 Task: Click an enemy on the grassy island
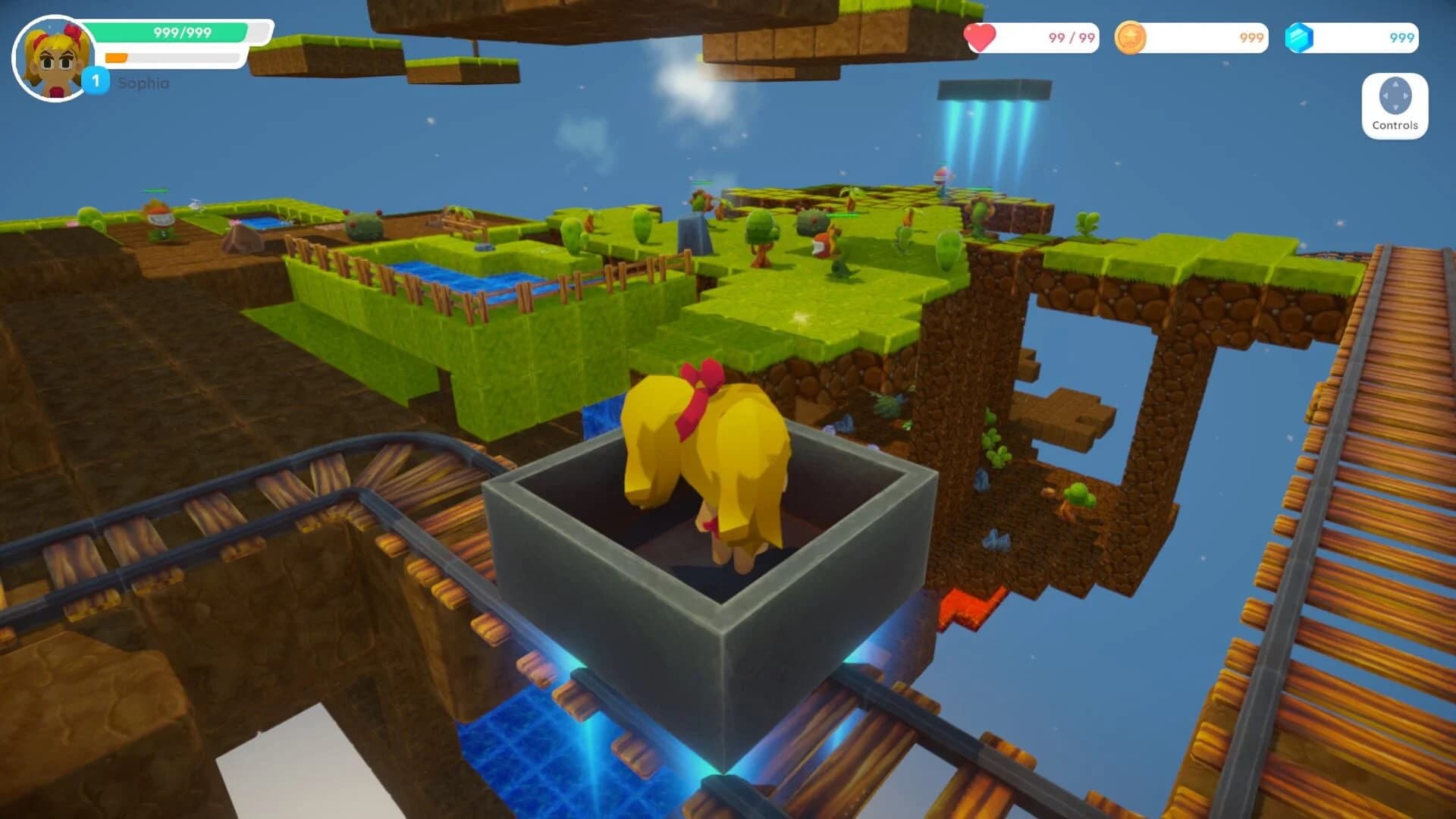click(x=827, y=239)
